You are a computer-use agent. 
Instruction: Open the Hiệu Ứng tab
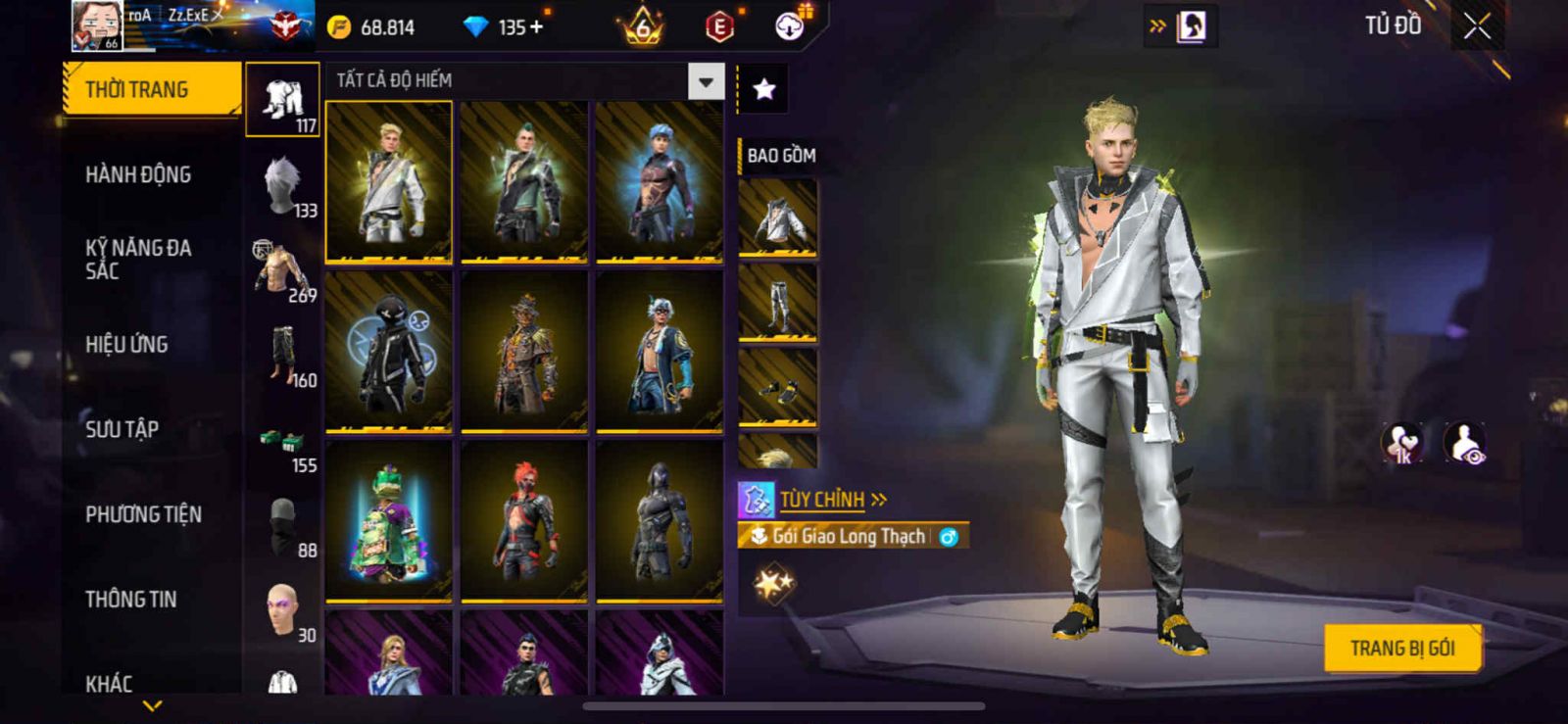(126, 345)
